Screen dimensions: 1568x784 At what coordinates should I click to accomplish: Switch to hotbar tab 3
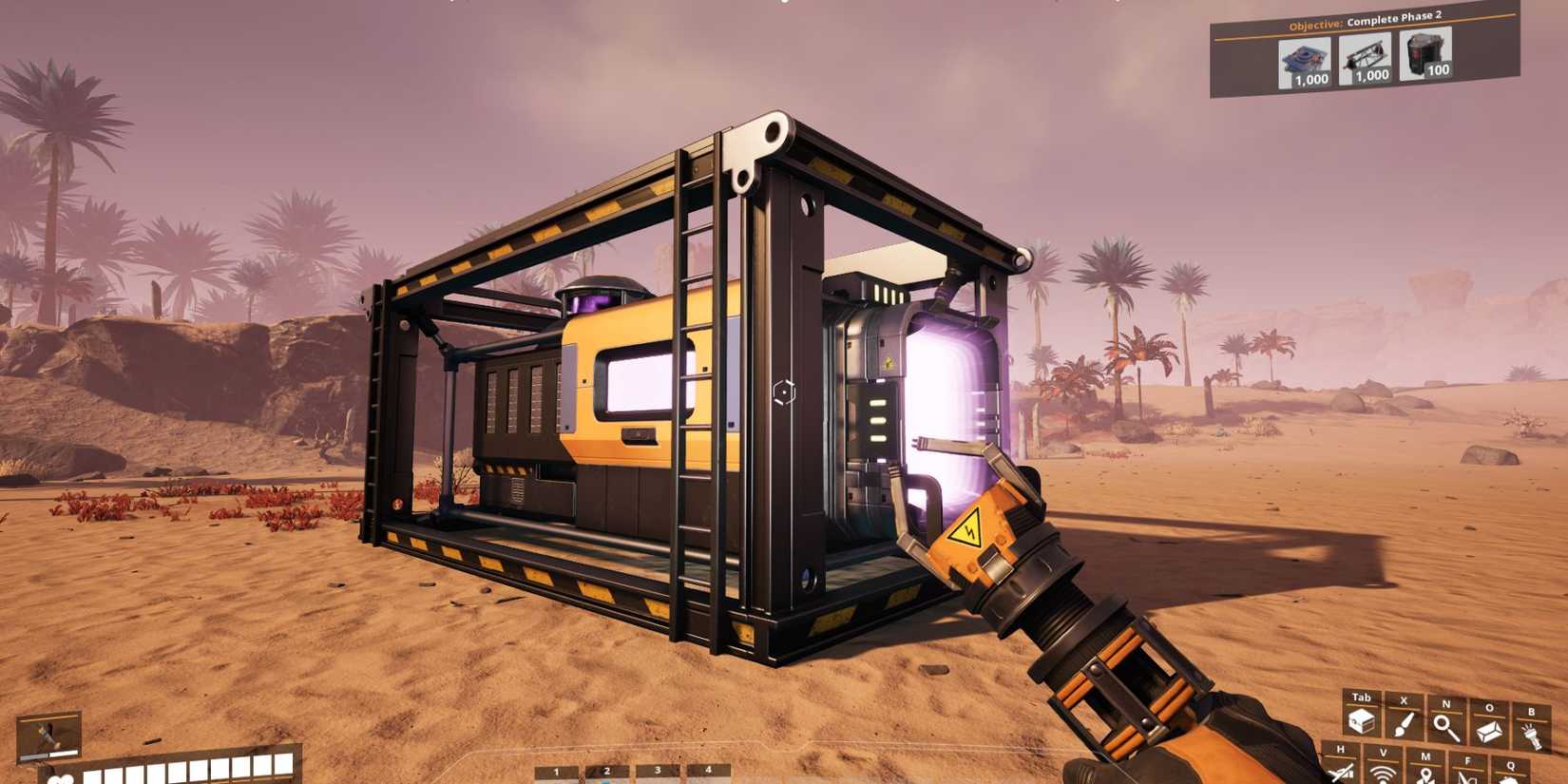(x=657, y=770)
